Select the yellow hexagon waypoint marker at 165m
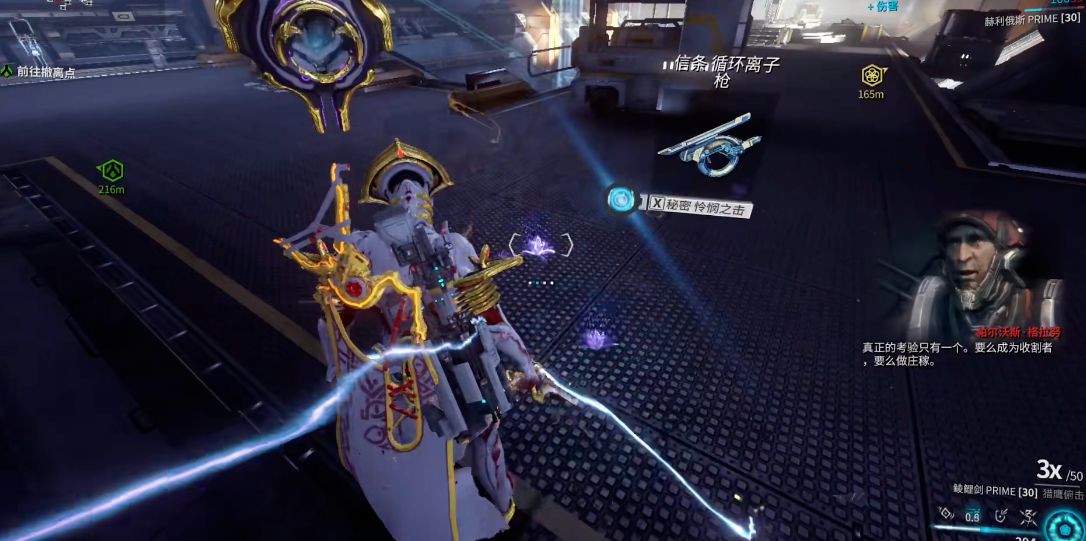This screenshot has height=541, width=1086. (x=872, y=75)
